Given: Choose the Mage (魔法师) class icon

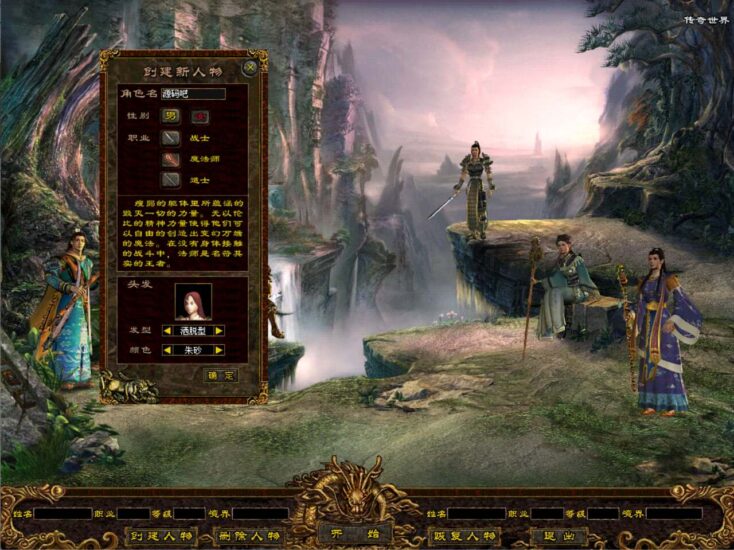Looking at the screenshot, I should 171,159.
